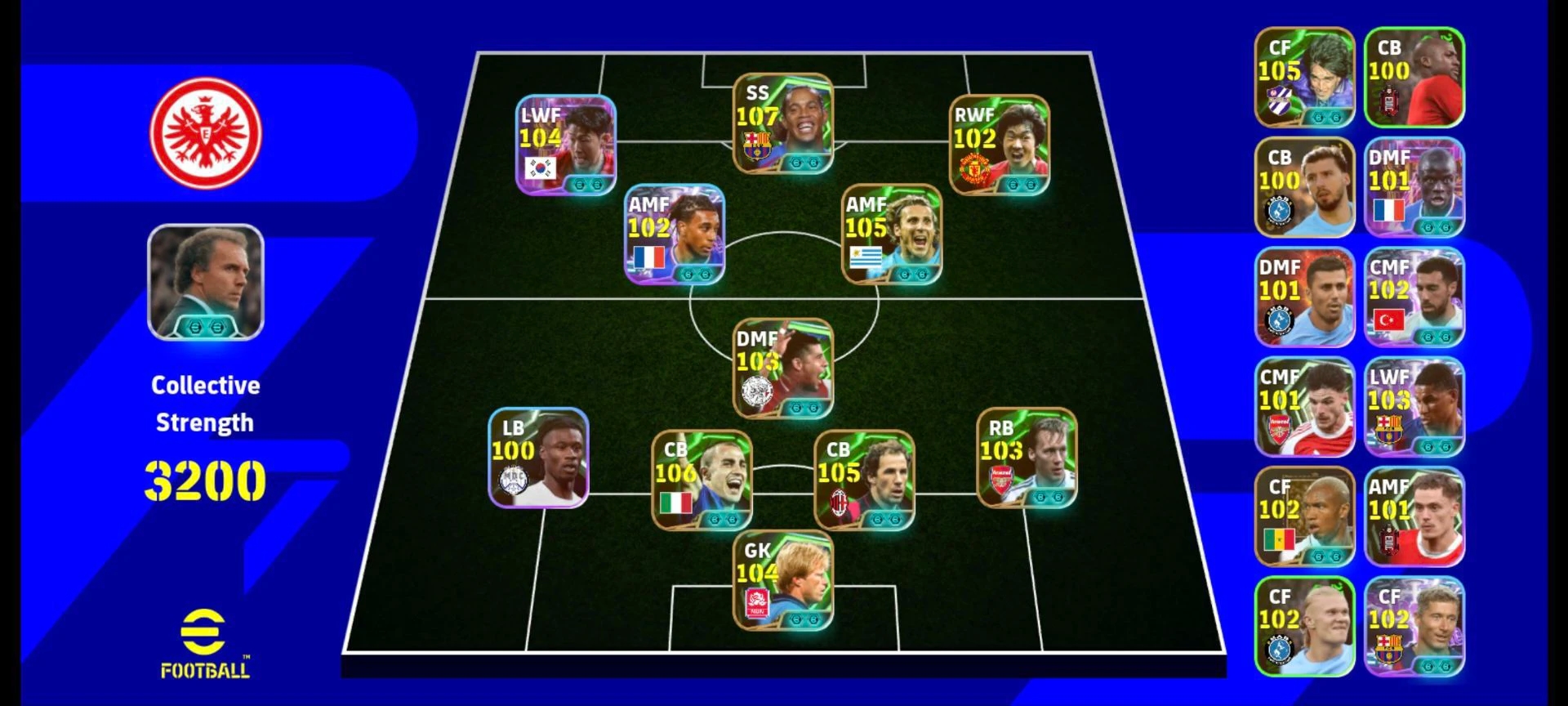This screenshot has height=706, width=1568.
Task: Choose the AMF 105 Uruguay card
Action: pyautogui.click(x=892, y=235)
